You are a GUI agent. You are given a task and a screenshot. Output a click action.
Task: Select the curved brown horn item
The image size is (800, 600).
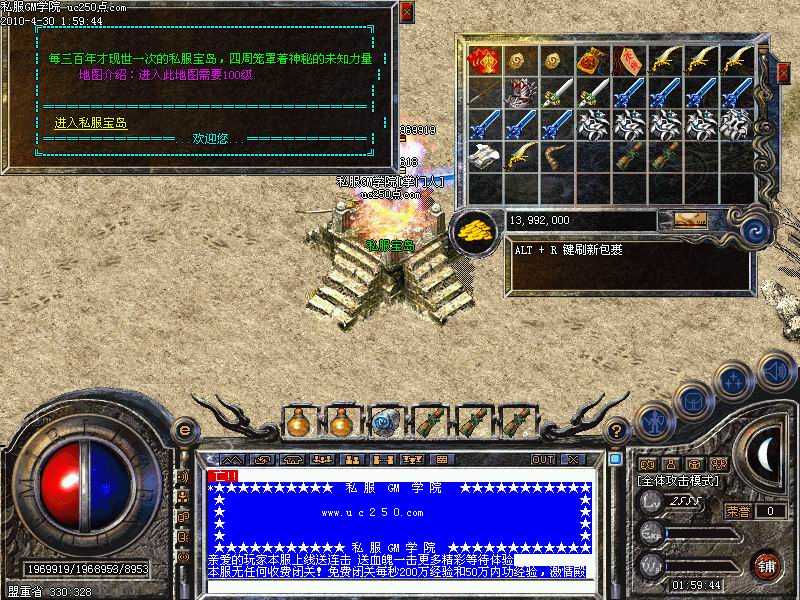[x=555, y=158]
